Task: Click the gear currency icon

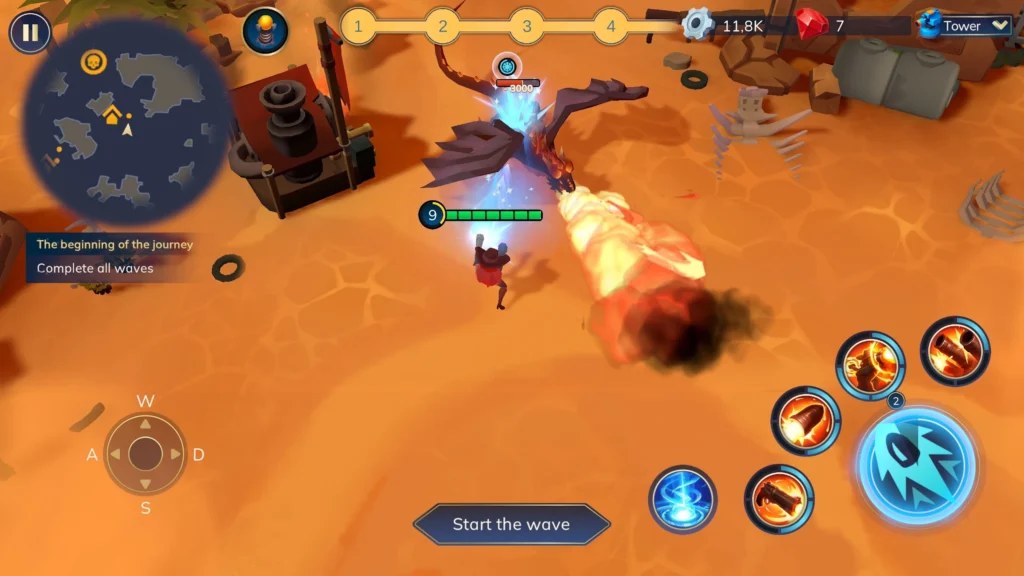Action: 697,24
